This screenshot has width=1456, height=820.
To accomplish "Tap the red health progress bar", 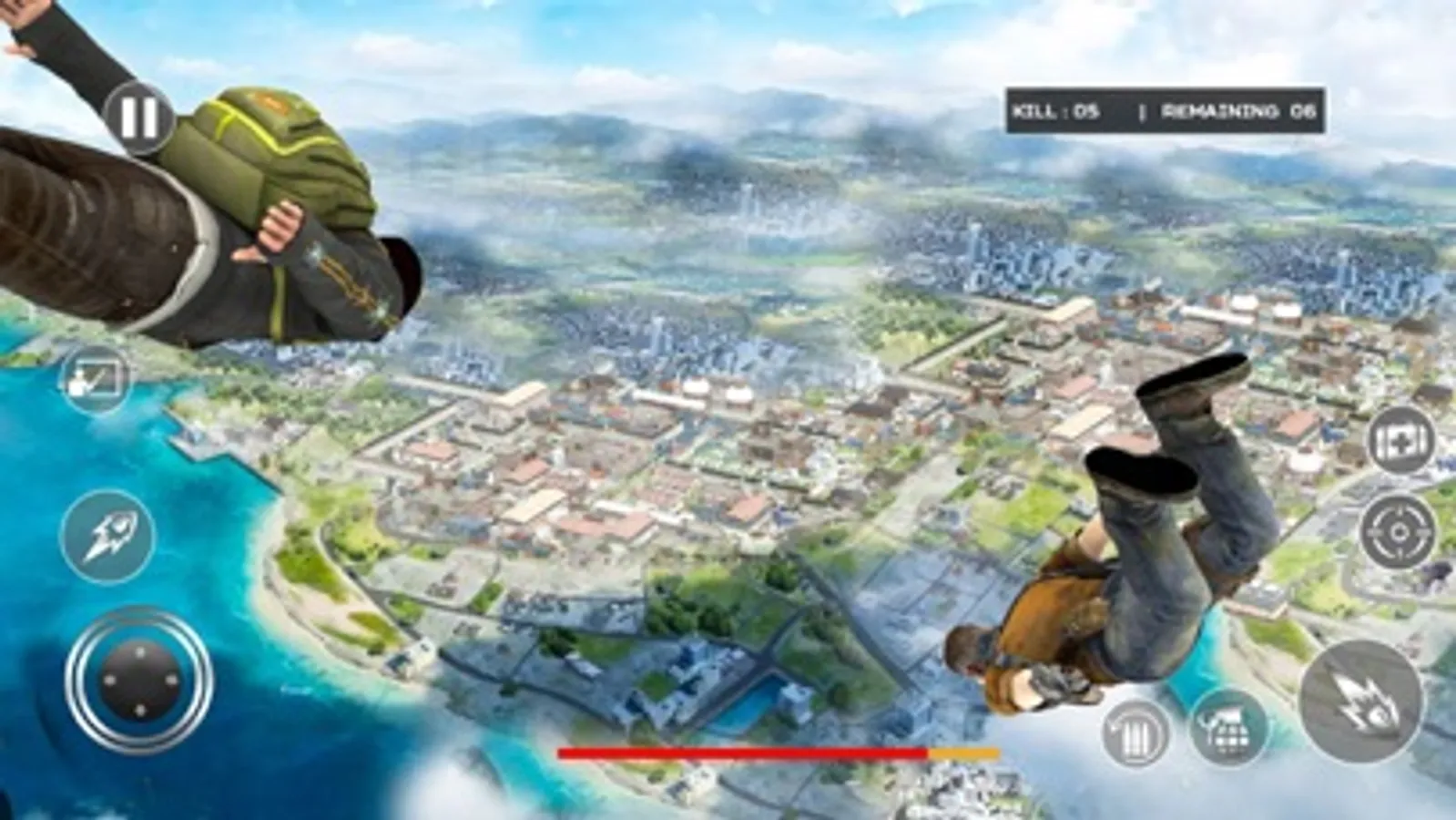I will pos(738,753).
